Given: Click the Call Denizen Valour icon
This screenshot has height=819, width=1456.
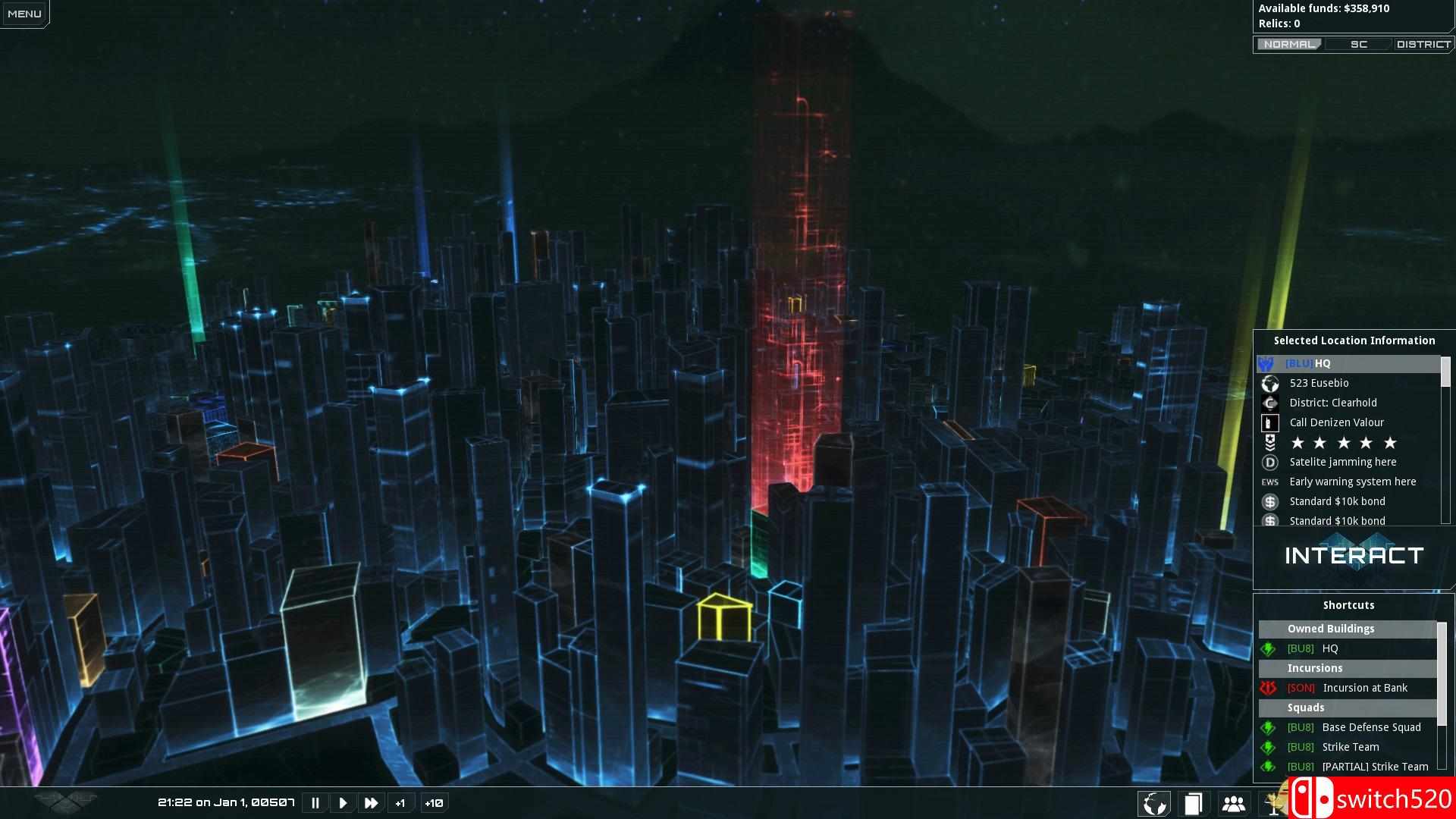Looking at the screenshot, I should pos(1269,422).
